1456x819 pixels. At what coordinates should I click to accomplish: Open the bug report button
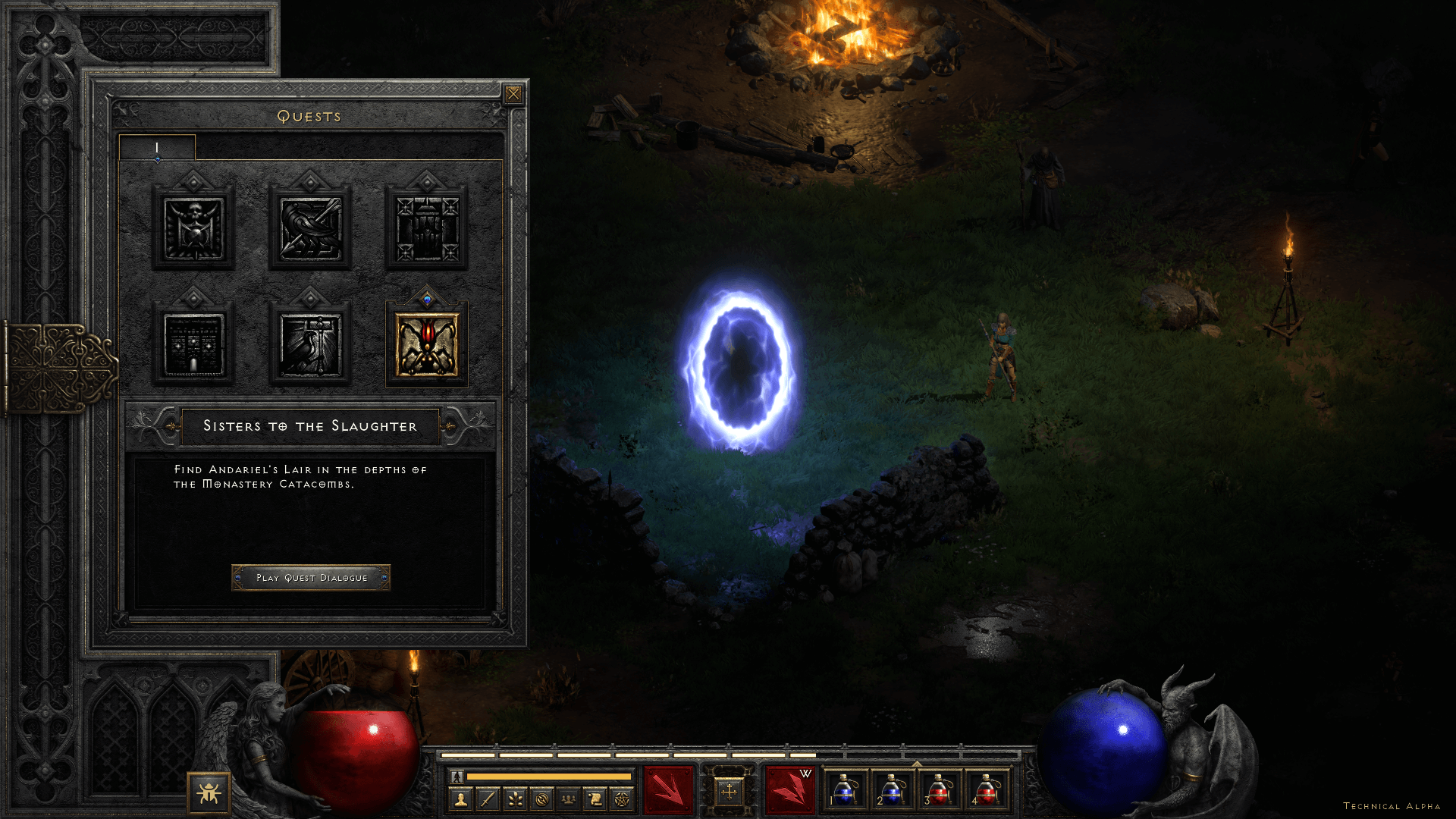pos(209,793)
